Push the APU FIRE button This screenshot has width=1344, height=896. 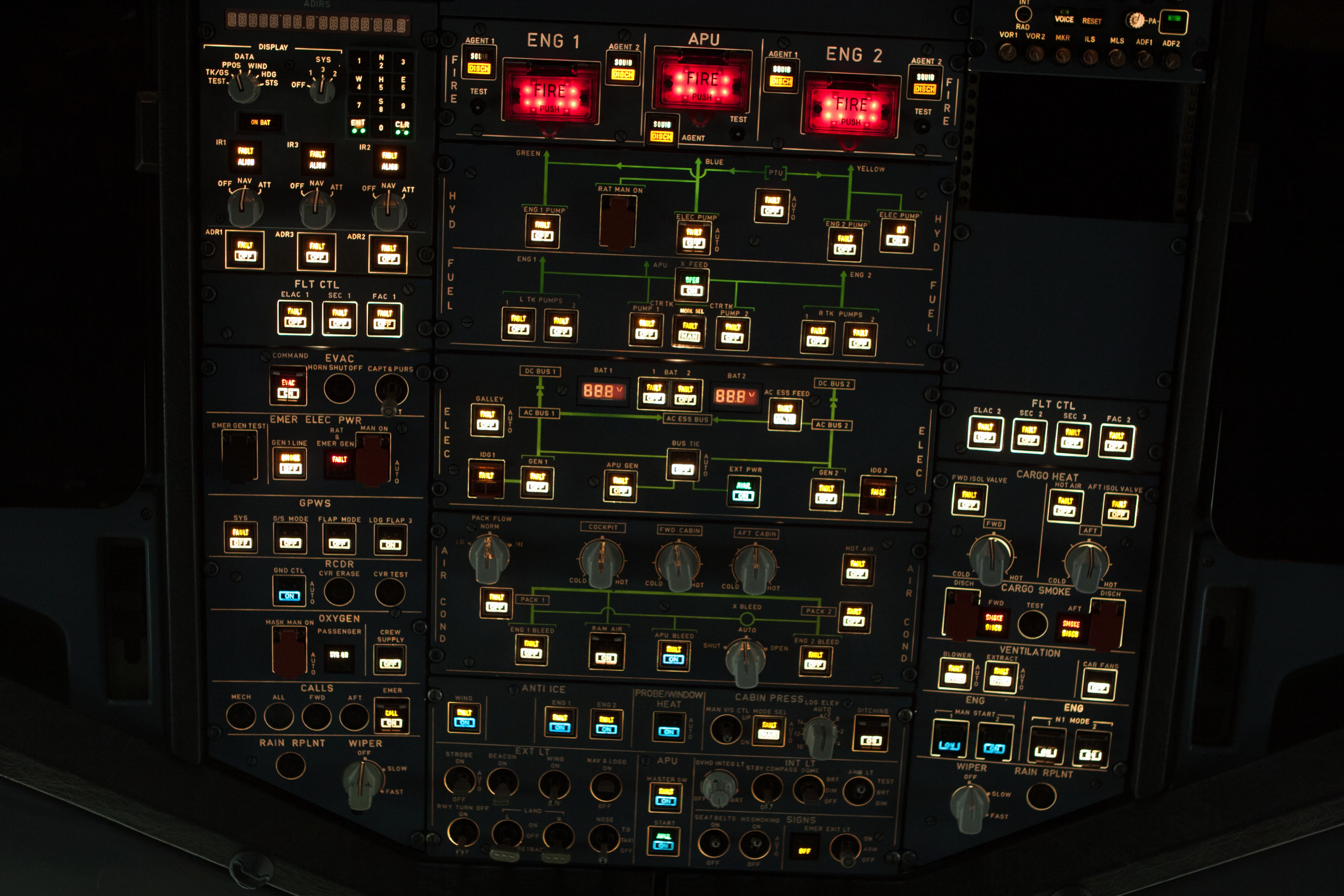pos(702,84)
